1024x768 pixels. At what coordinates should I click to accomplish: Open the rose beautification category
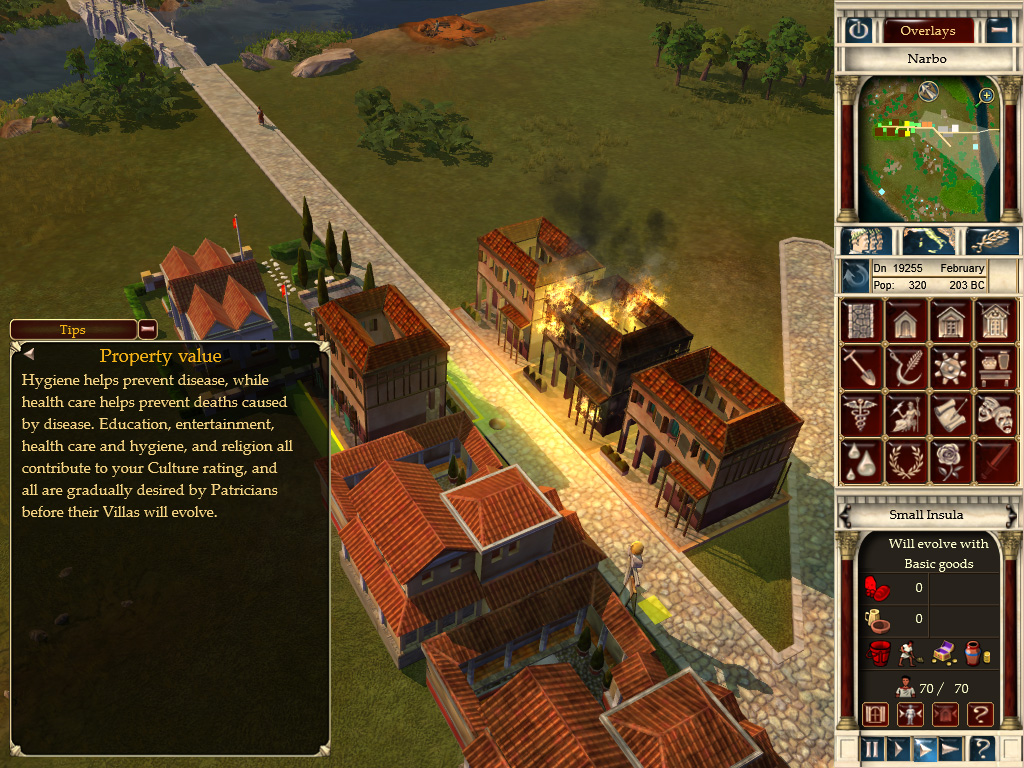[x=951, y=459]
